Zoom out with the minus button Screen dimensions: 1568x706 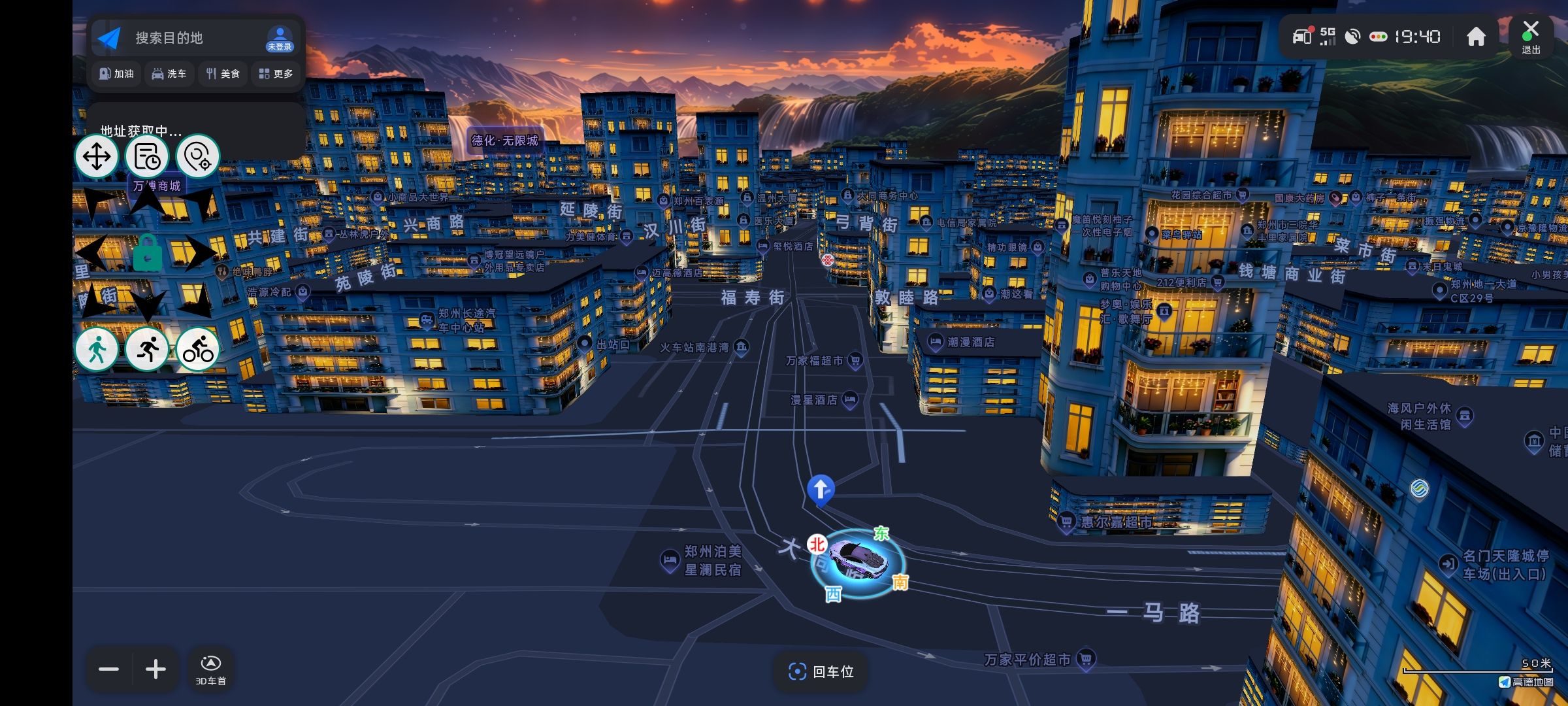tap(109, 669)
